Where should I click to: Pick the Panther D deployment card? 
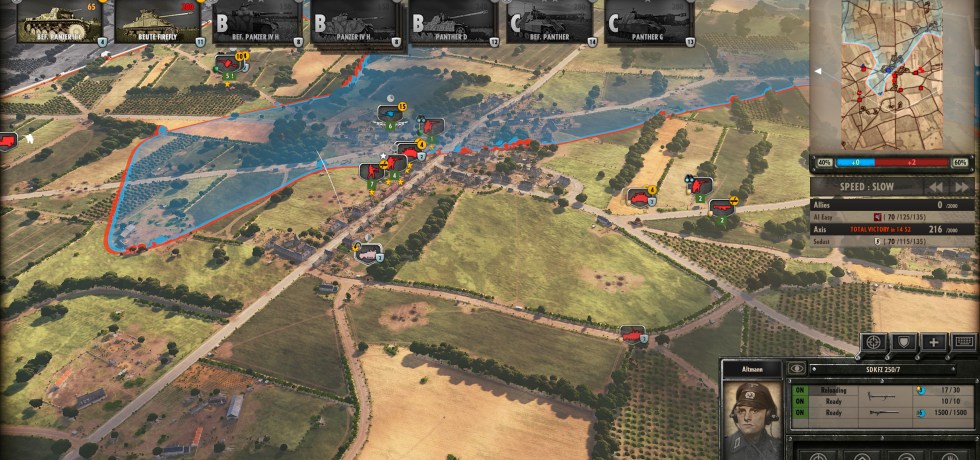tap(452, 22)
